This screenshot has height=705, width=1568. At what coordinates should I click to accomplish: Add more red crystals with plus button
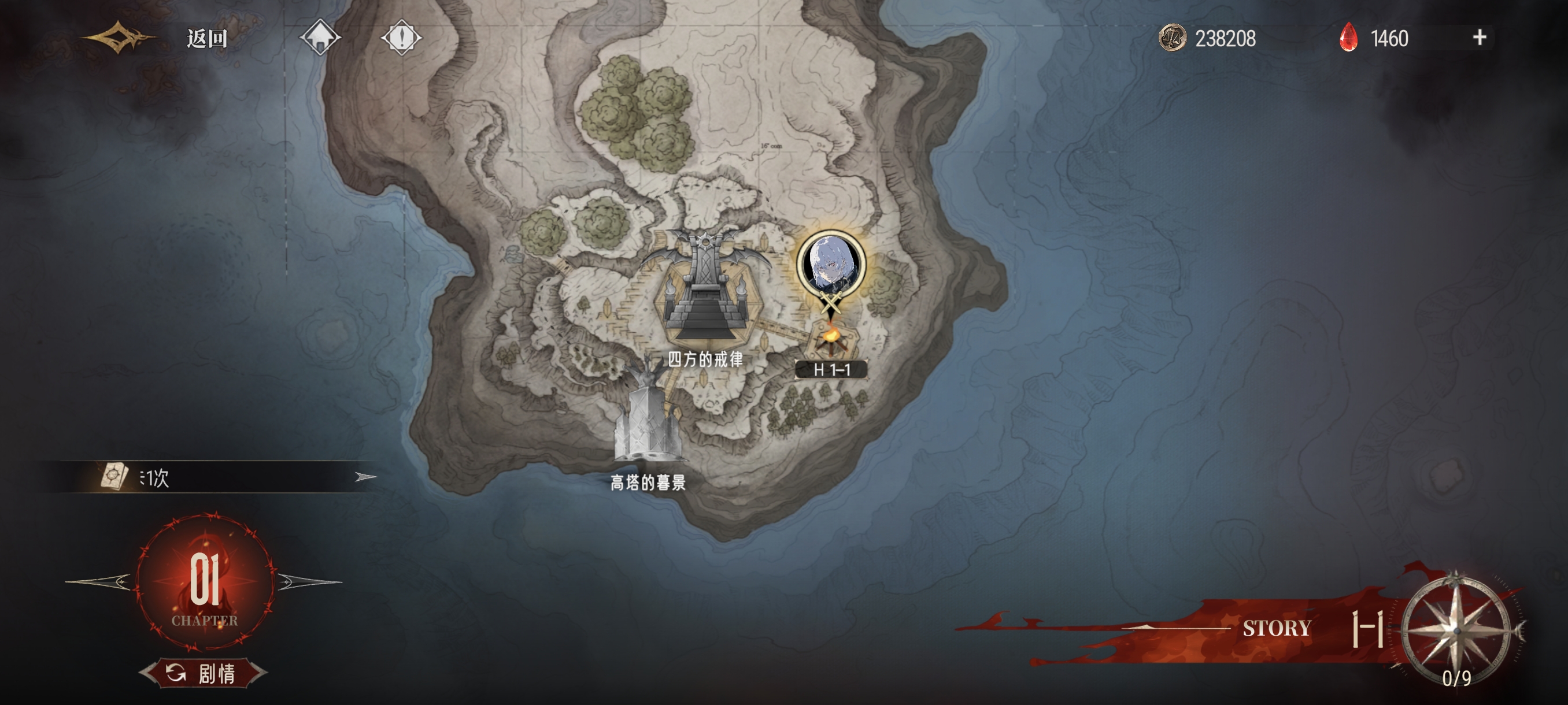click(1479, 38)
